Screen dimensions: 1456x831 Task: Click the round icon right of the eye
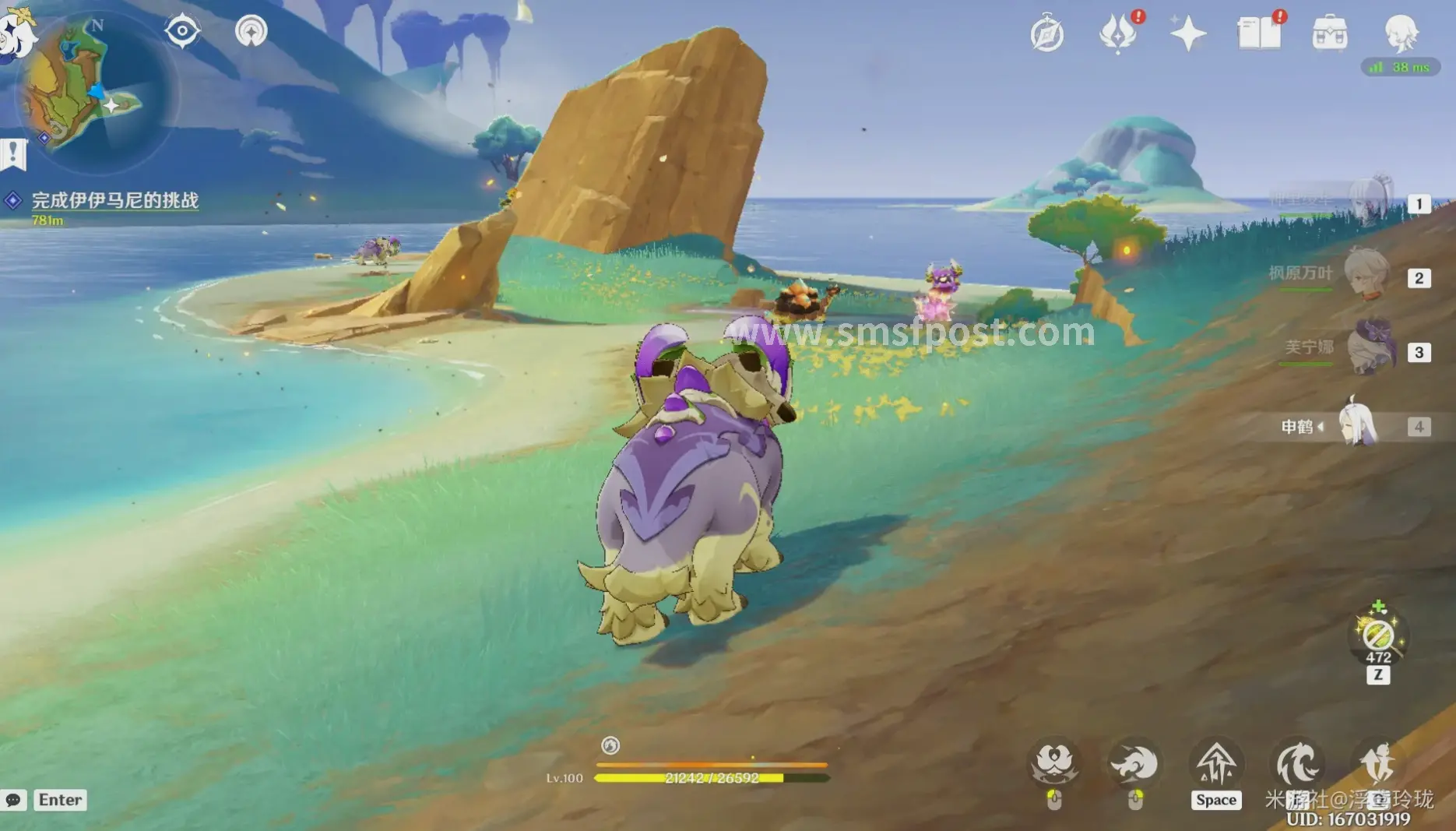tap(251, 31)
